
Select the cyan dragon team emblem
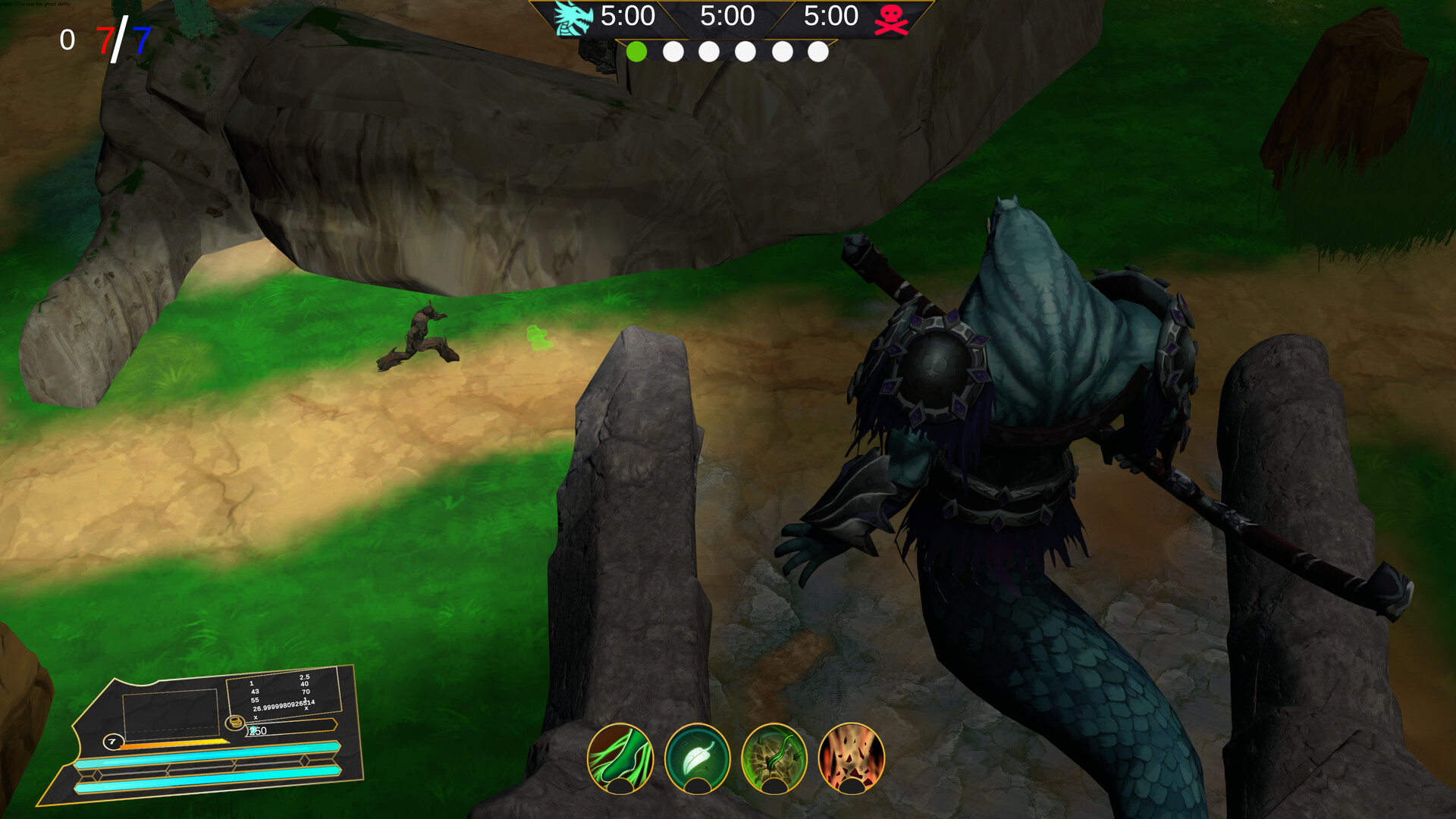click(x=573, y=18)
